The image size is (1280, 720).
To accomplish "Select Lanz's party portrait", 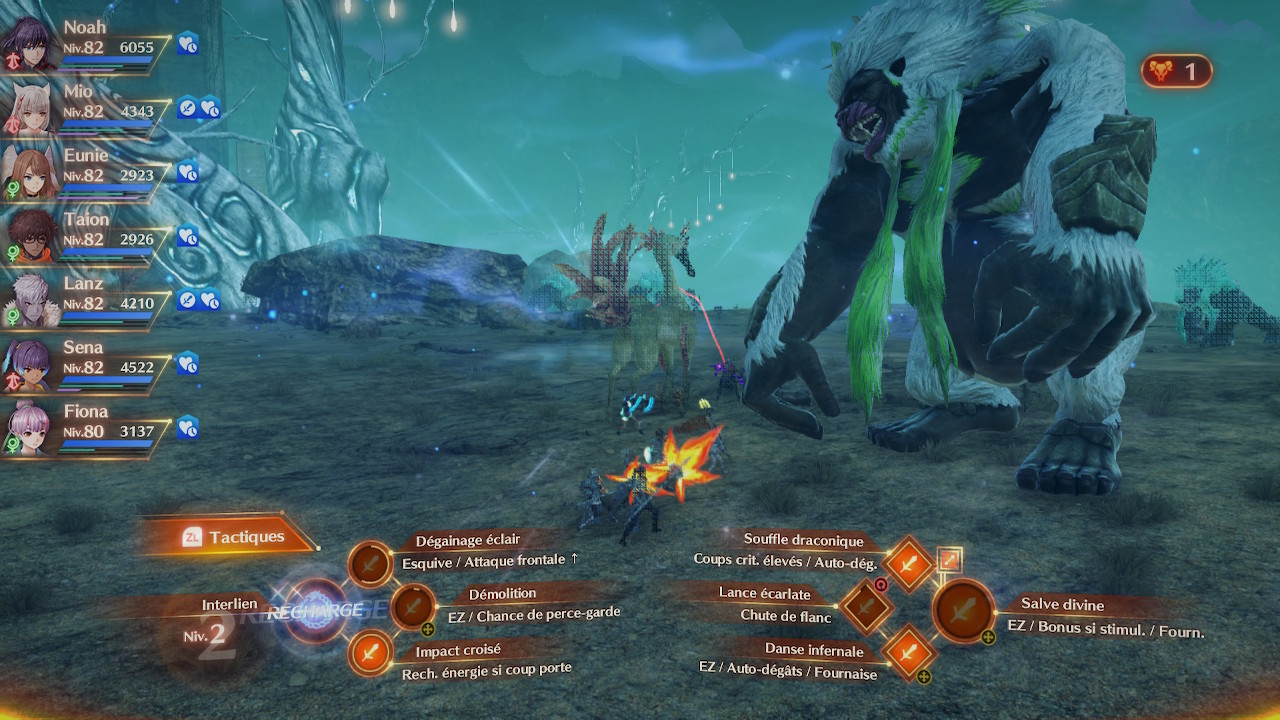I will 27,298.
